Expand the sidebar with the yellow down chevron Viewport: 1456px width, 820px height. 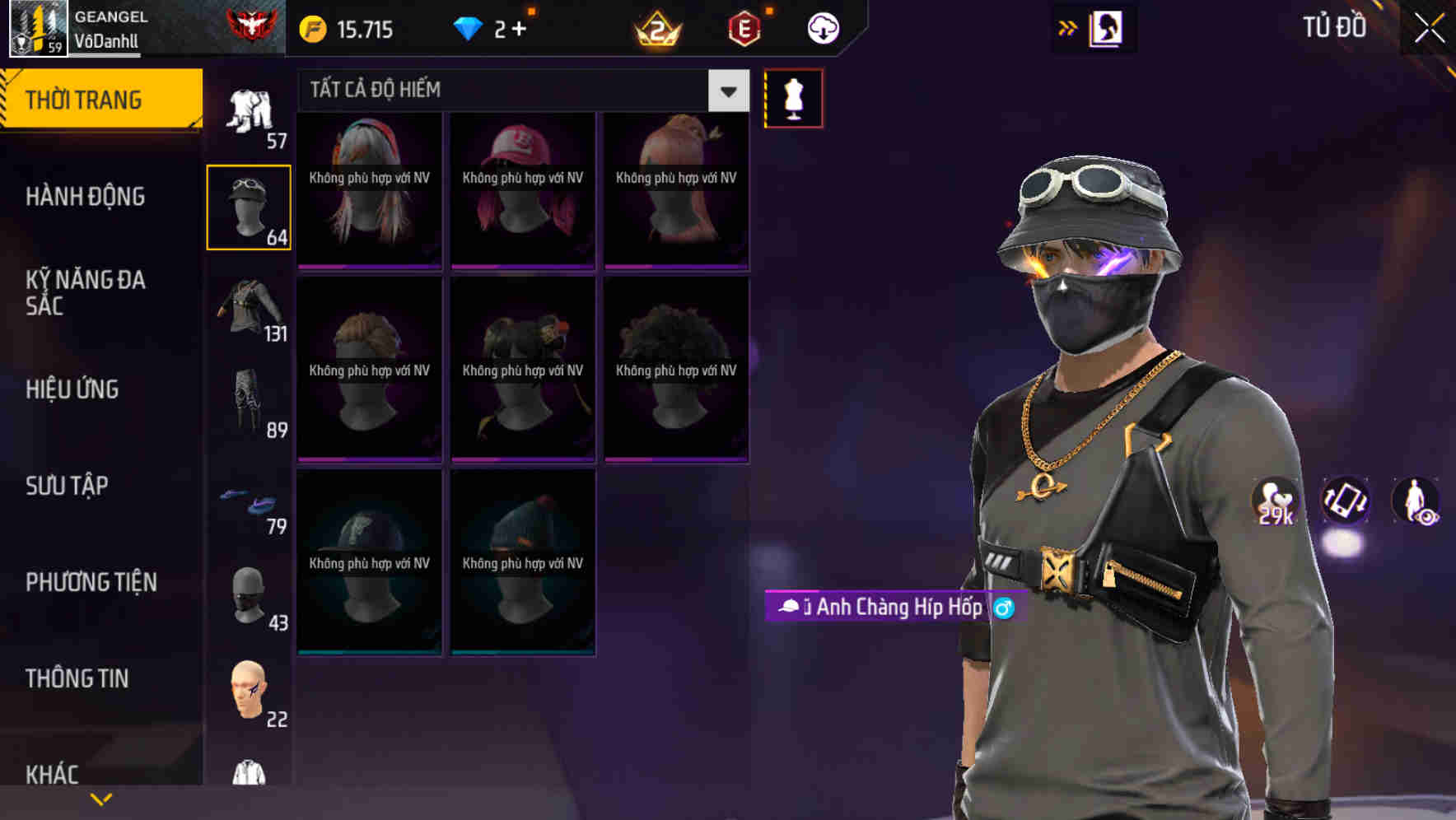(100, 798)
